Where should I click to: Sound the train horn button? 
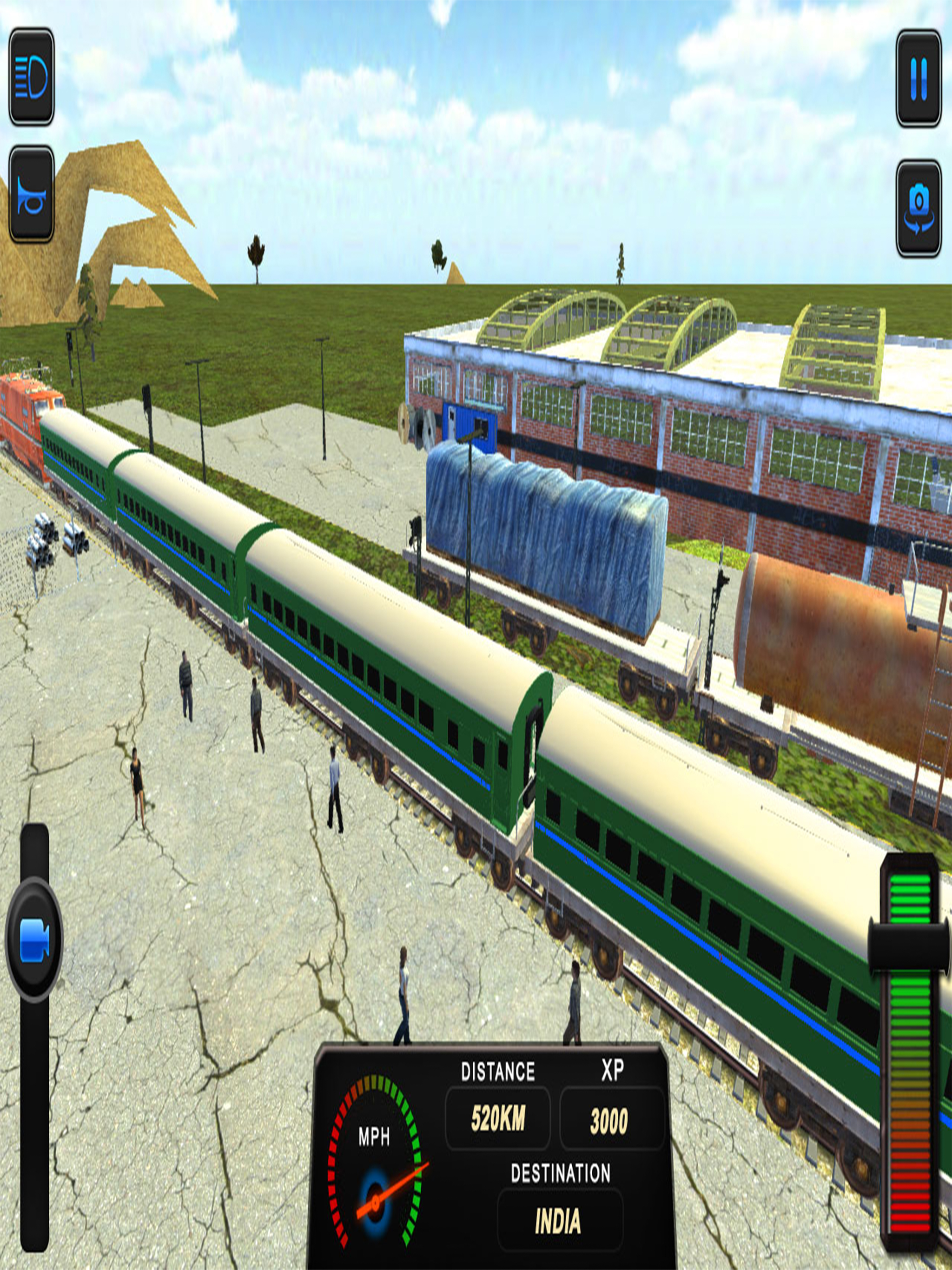(32, 194)
